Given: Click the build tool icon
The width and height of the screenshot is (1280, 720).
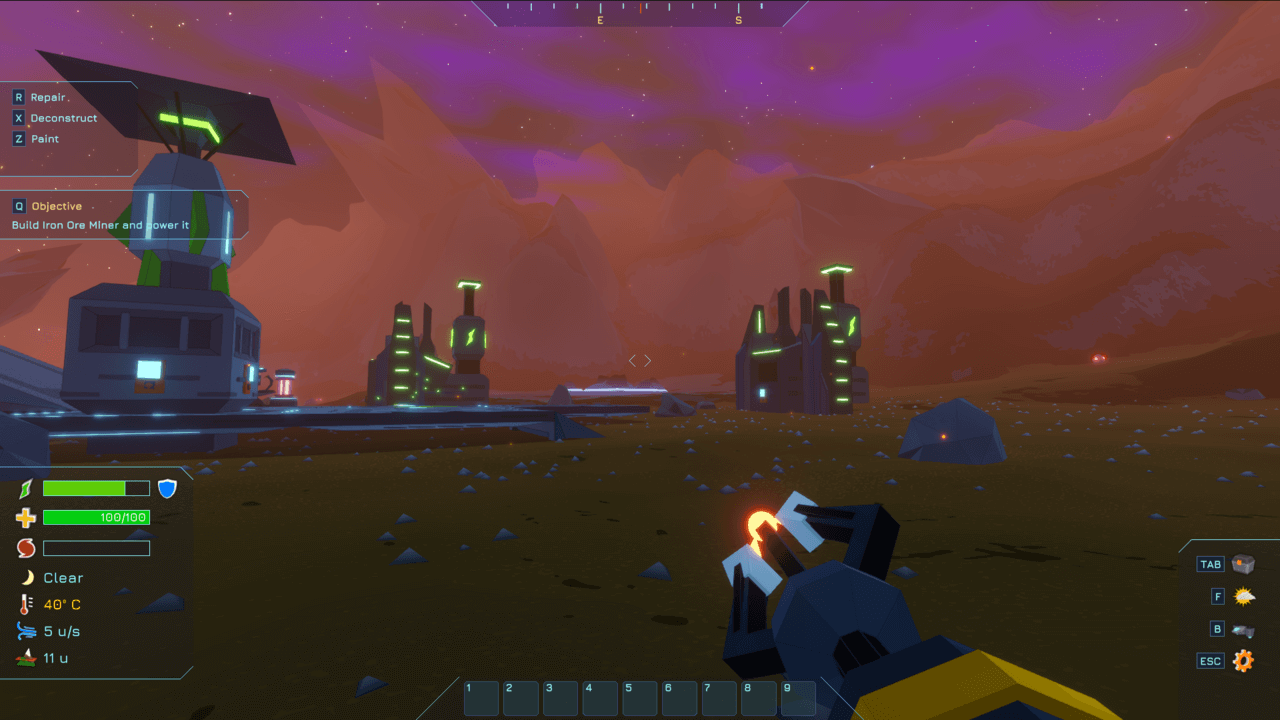Looking at the screenshot, I should 1244,630.
